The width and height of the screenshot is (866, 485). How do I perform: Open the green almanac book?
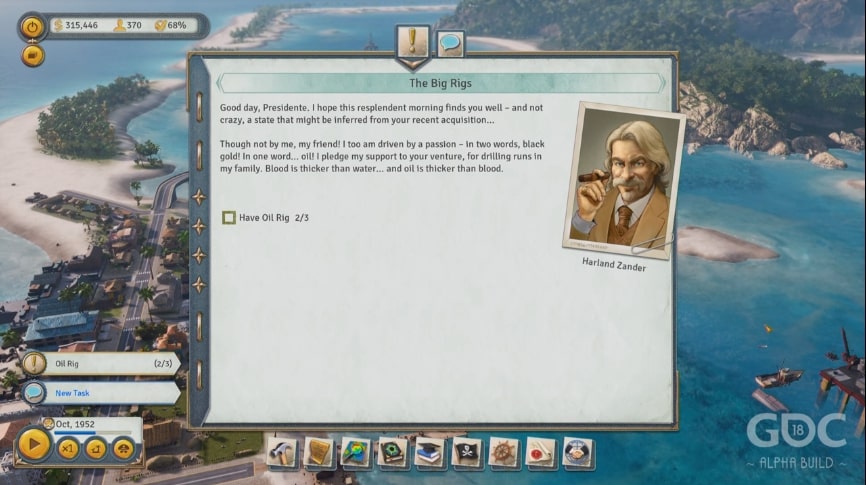[x=393, y=452]
